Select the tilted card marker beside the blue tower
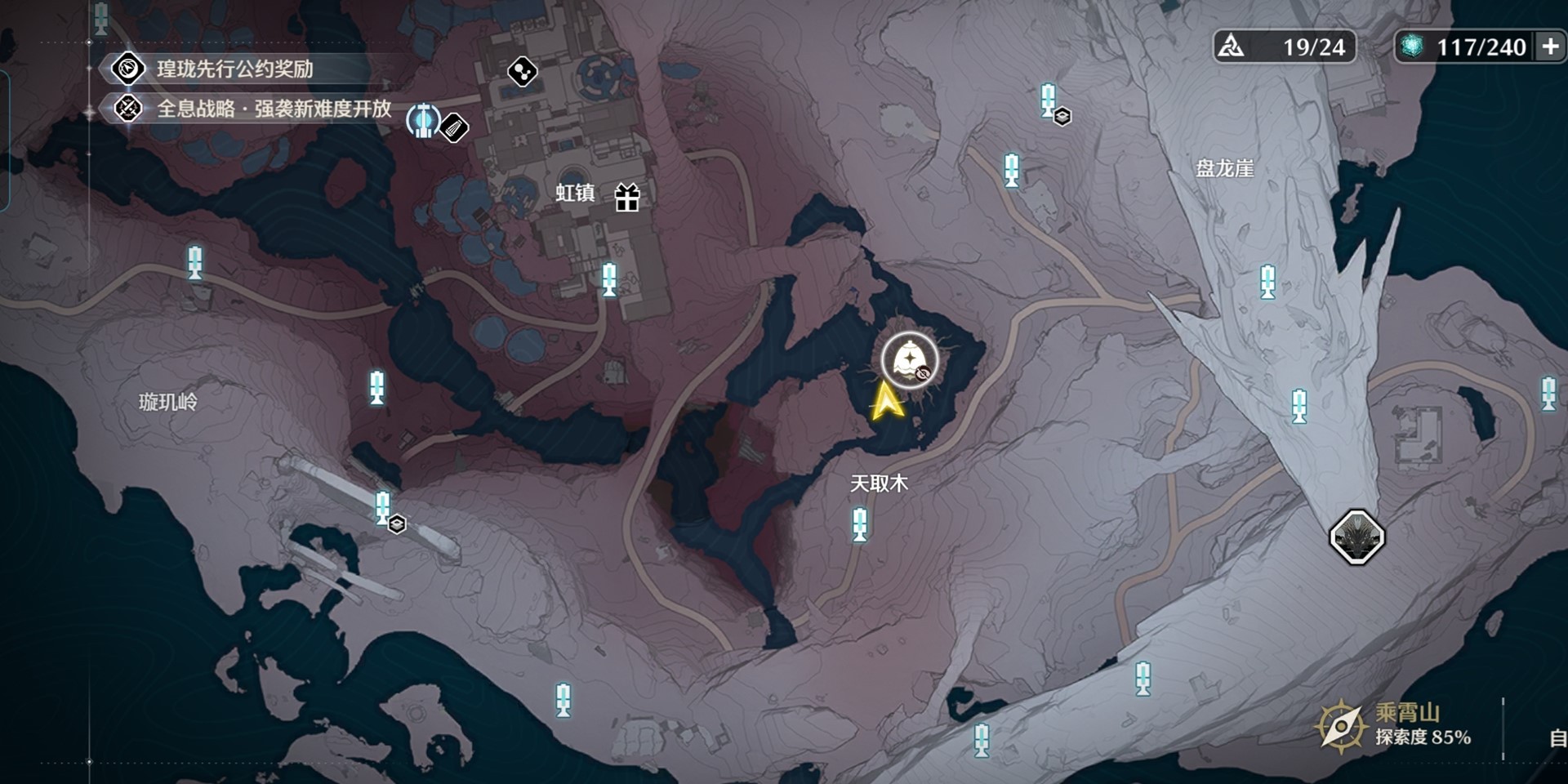This screenshot has width=1568, height=784. (x=454, y=127)
